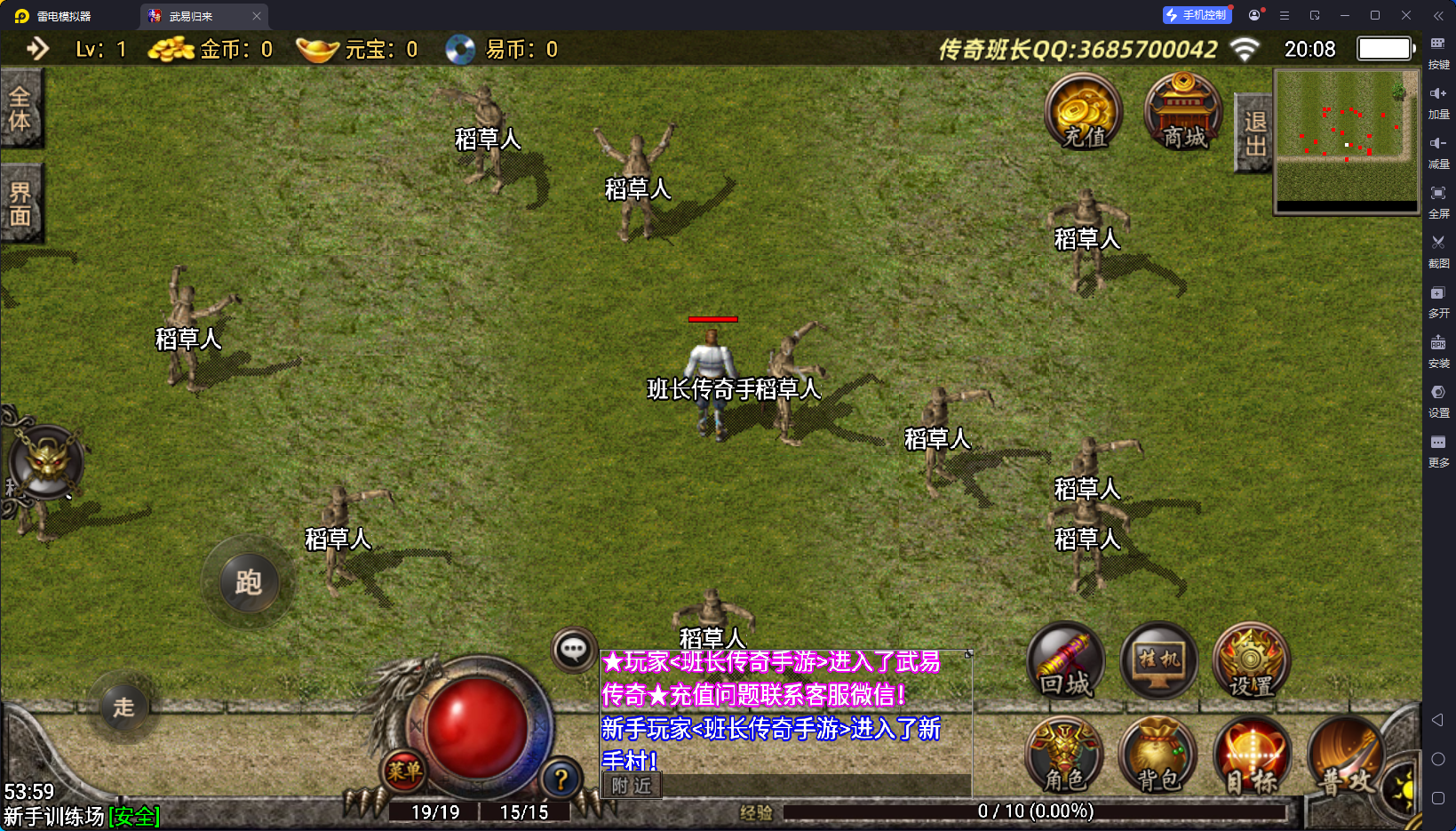Switch to 跑 run mode
The image size is (1456, 831).
point(248,583)
